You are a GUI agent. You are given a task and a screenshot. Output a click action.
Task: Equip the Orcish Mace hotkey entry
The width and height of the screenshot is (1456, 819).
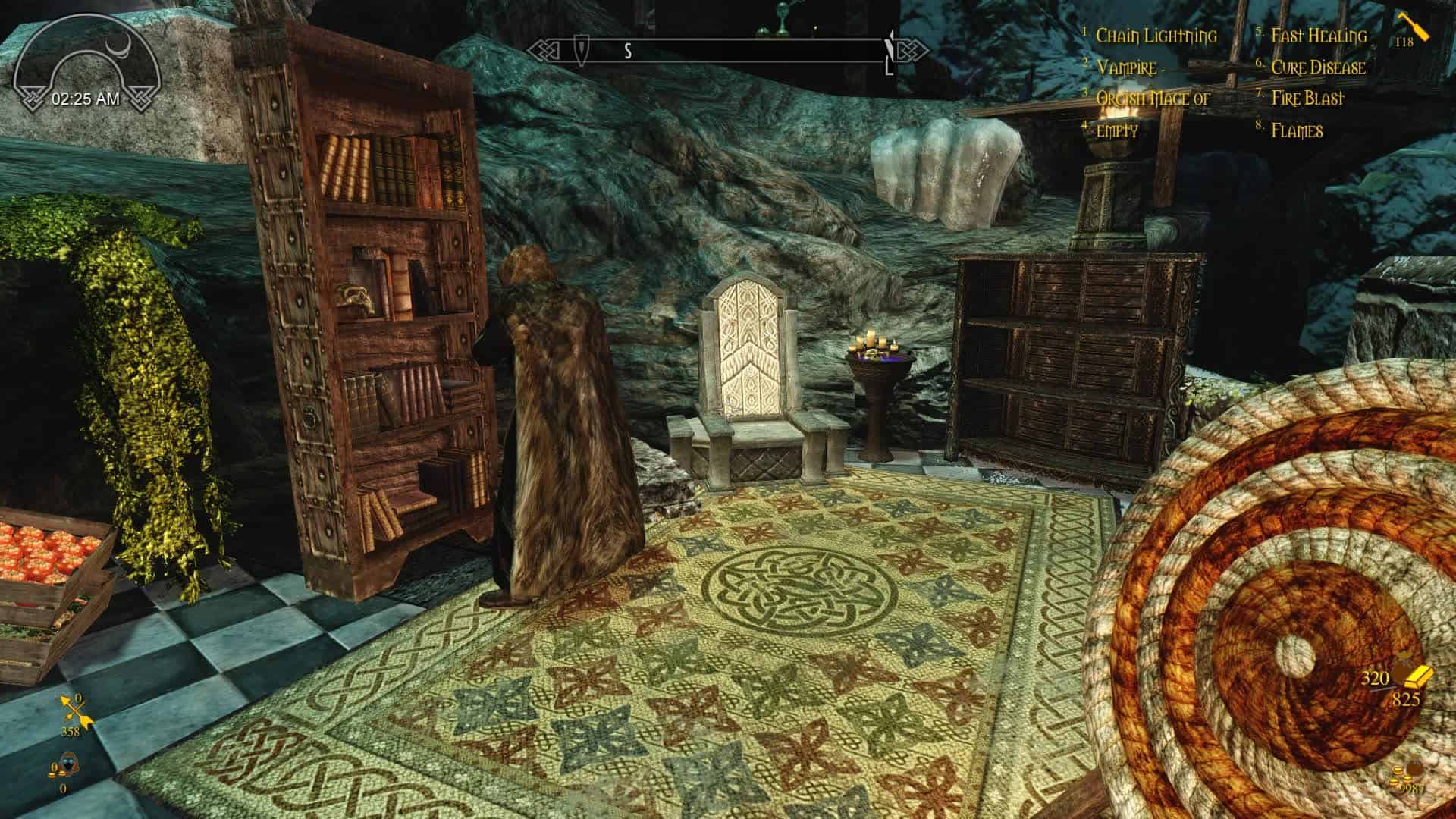point(1153,99)
